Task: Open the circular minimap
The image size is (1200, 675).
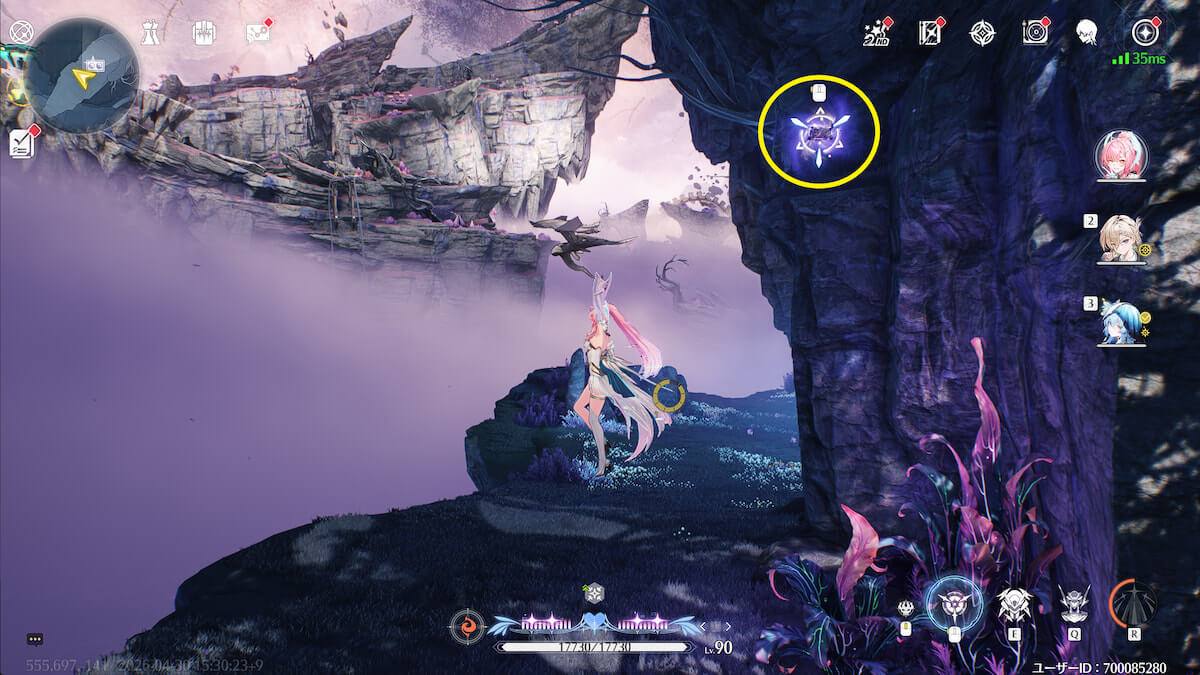Action: point(81,76)
